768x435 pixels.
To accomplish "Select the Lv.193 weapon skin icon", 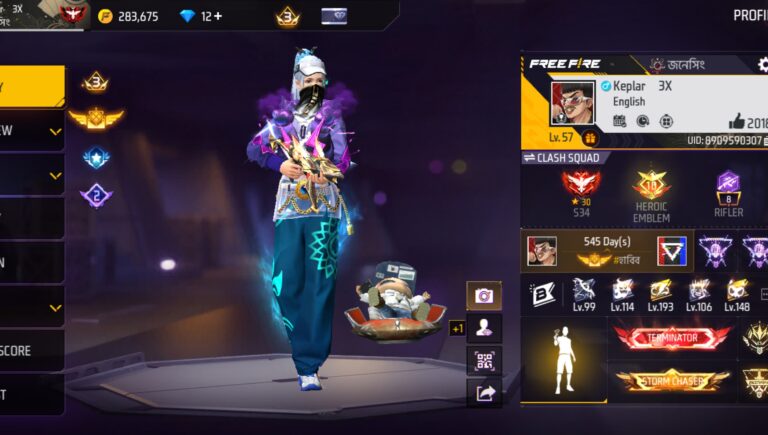I will (660, 293).
